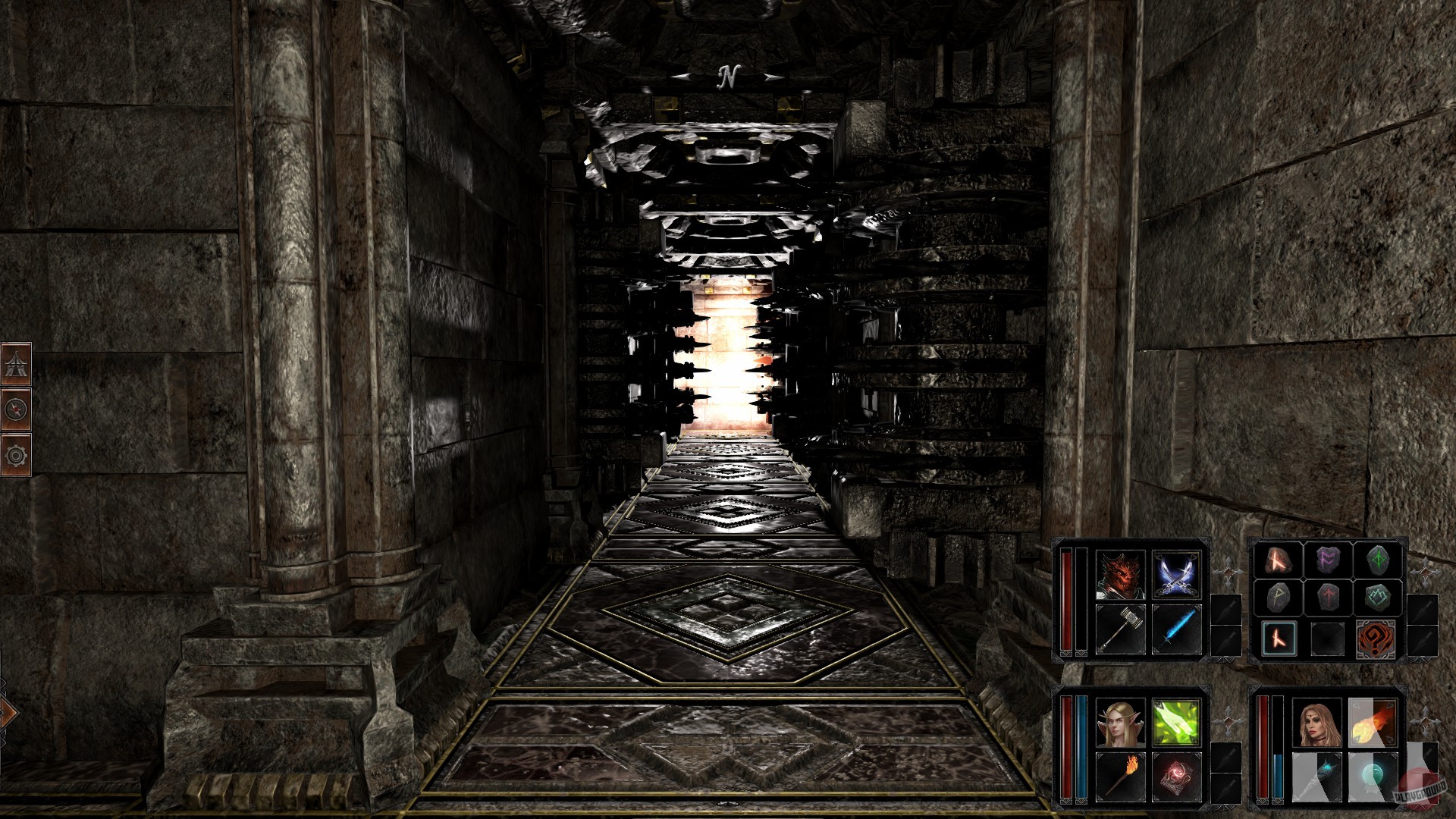
Task: Open the blonde elf character portrait
Action: (1119, 723)
